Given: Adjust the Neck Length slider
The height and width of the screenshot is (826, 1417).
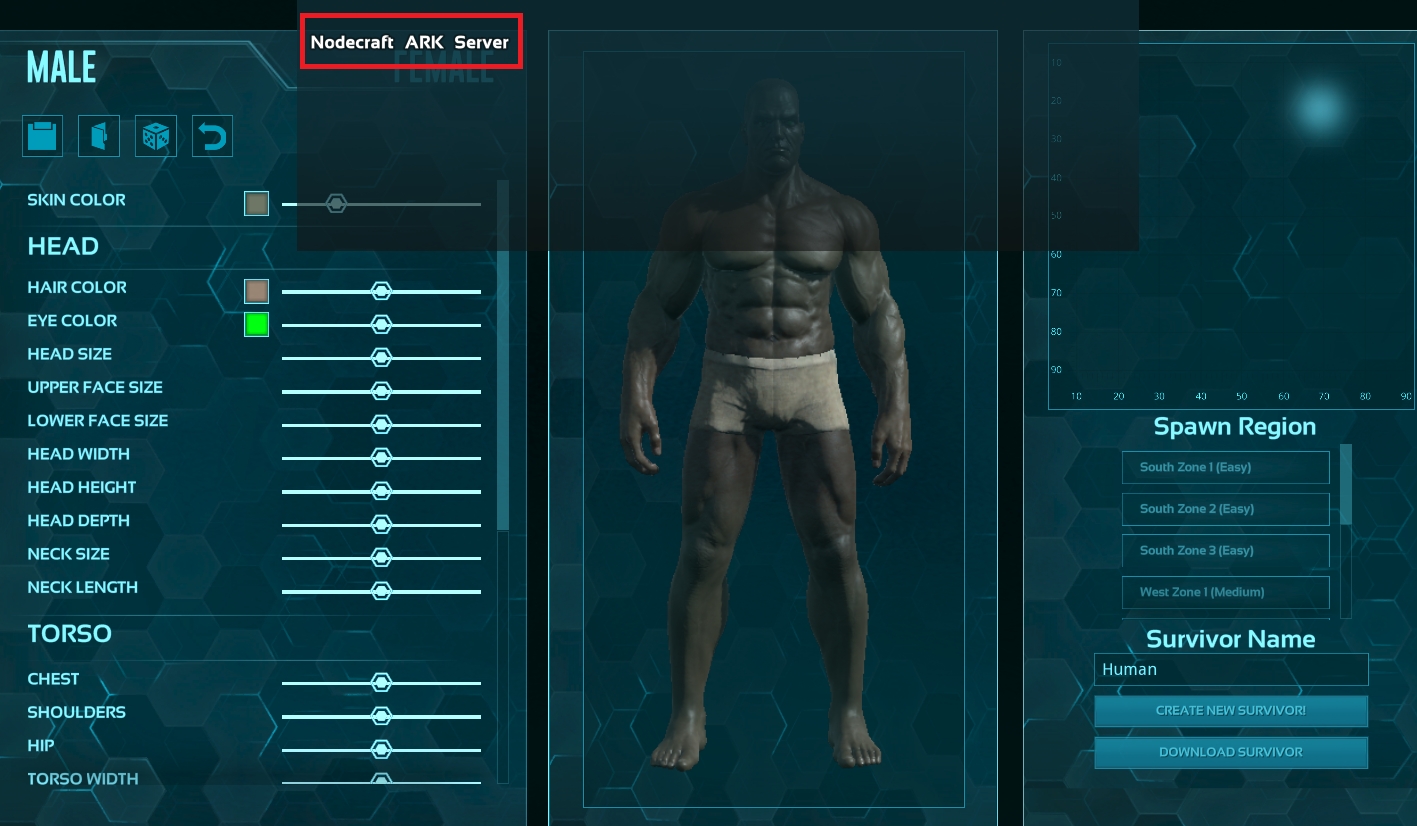Looking at the screenshot, I should click(381, 590).
